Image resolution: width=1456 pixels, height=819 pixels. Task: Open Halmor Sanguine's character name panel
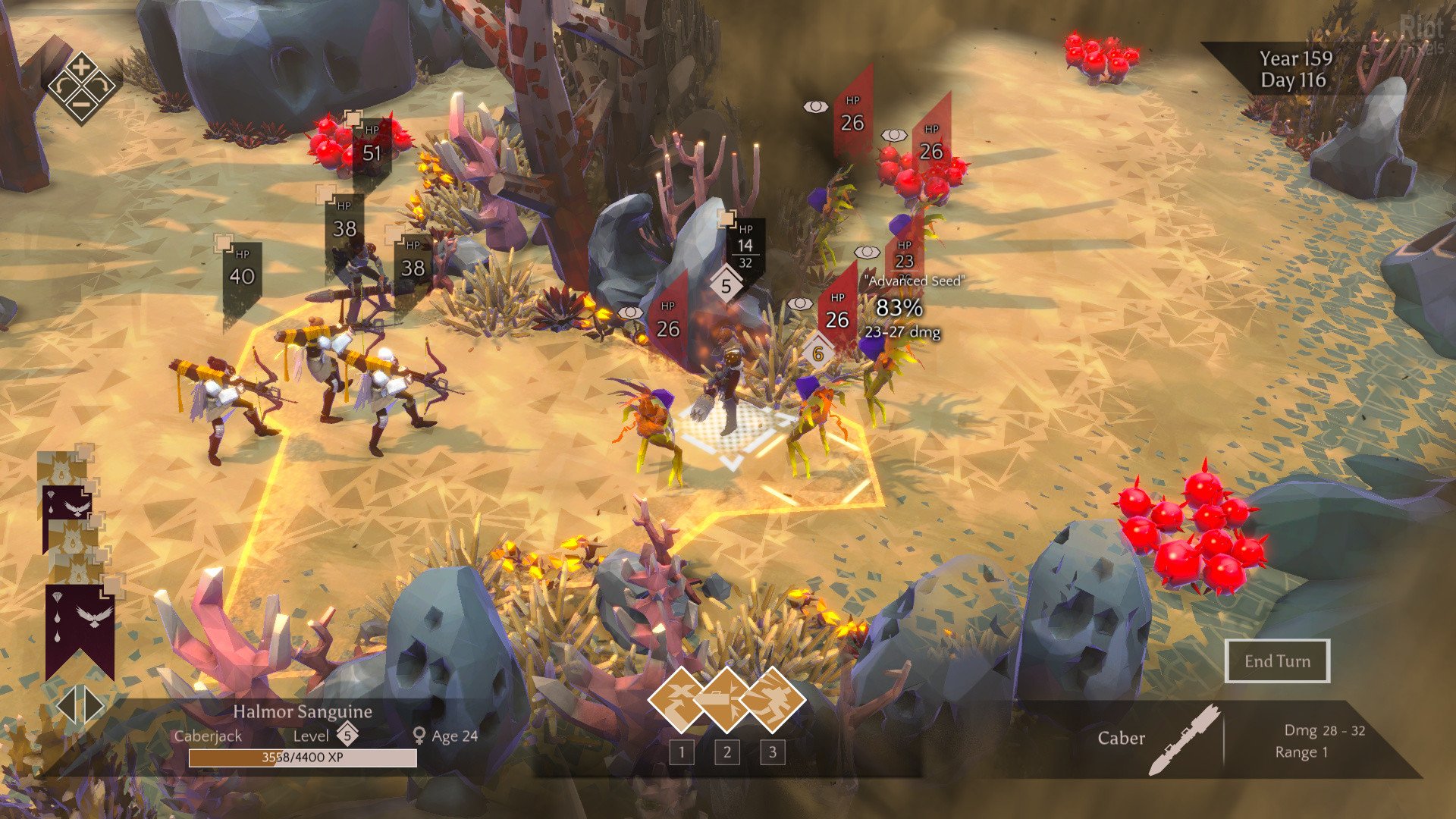tap(302, 711)
